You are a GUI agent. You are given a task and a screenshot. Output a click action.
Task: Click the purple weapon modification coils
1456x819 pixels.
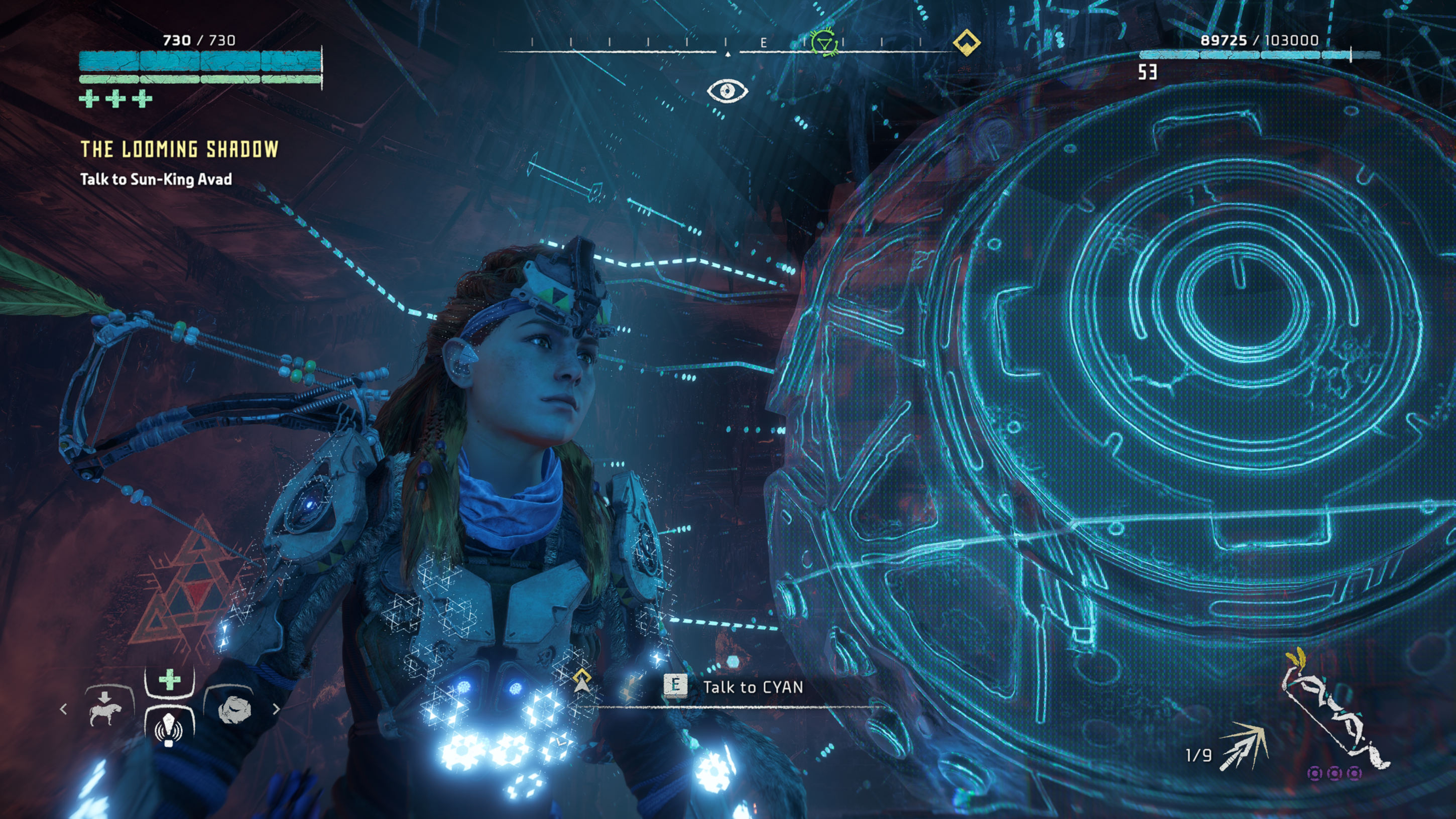point(1334,773)
